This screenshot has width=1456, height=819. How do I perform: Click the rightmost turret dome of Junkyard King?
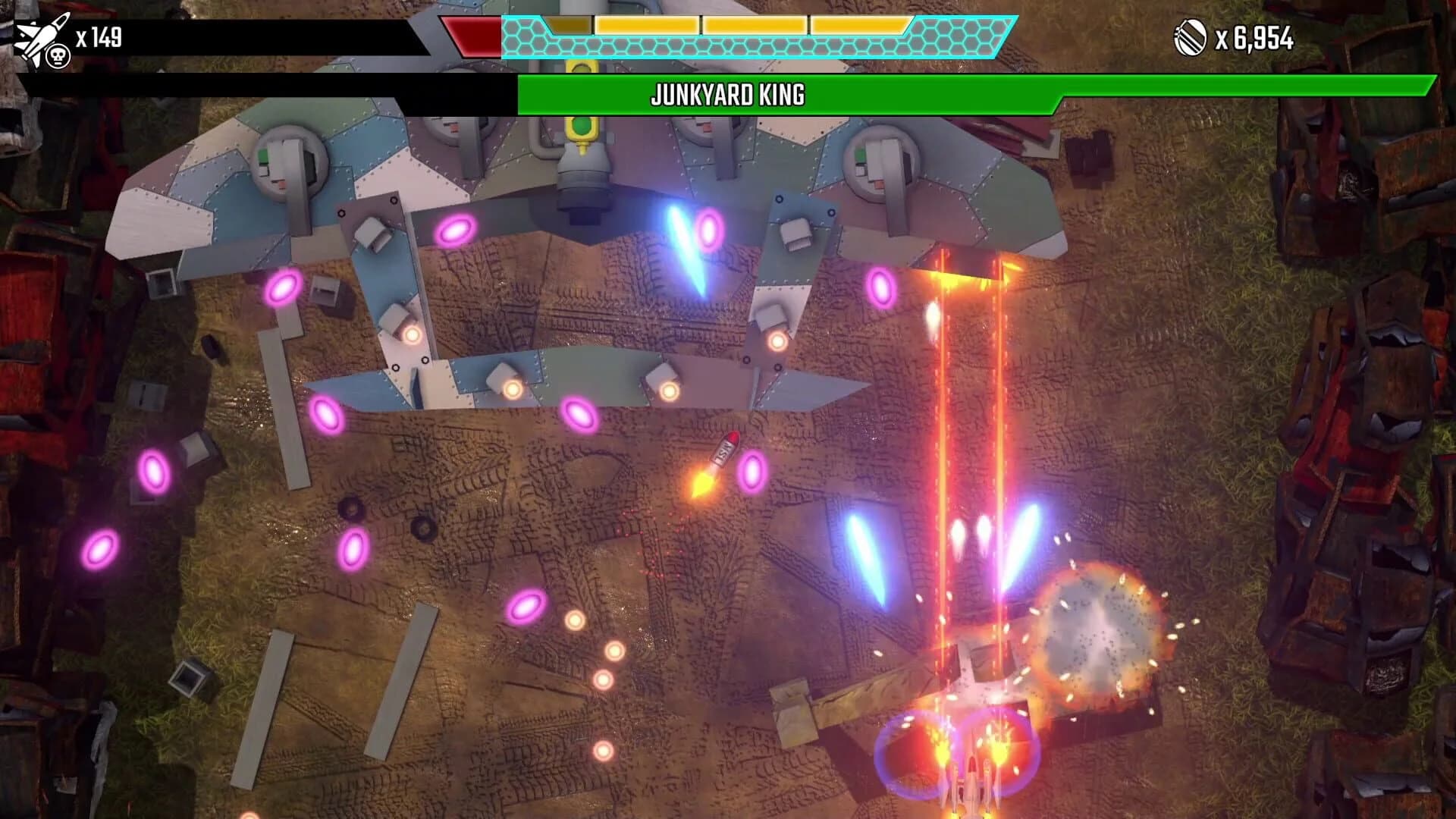click(x=880, y=163)
